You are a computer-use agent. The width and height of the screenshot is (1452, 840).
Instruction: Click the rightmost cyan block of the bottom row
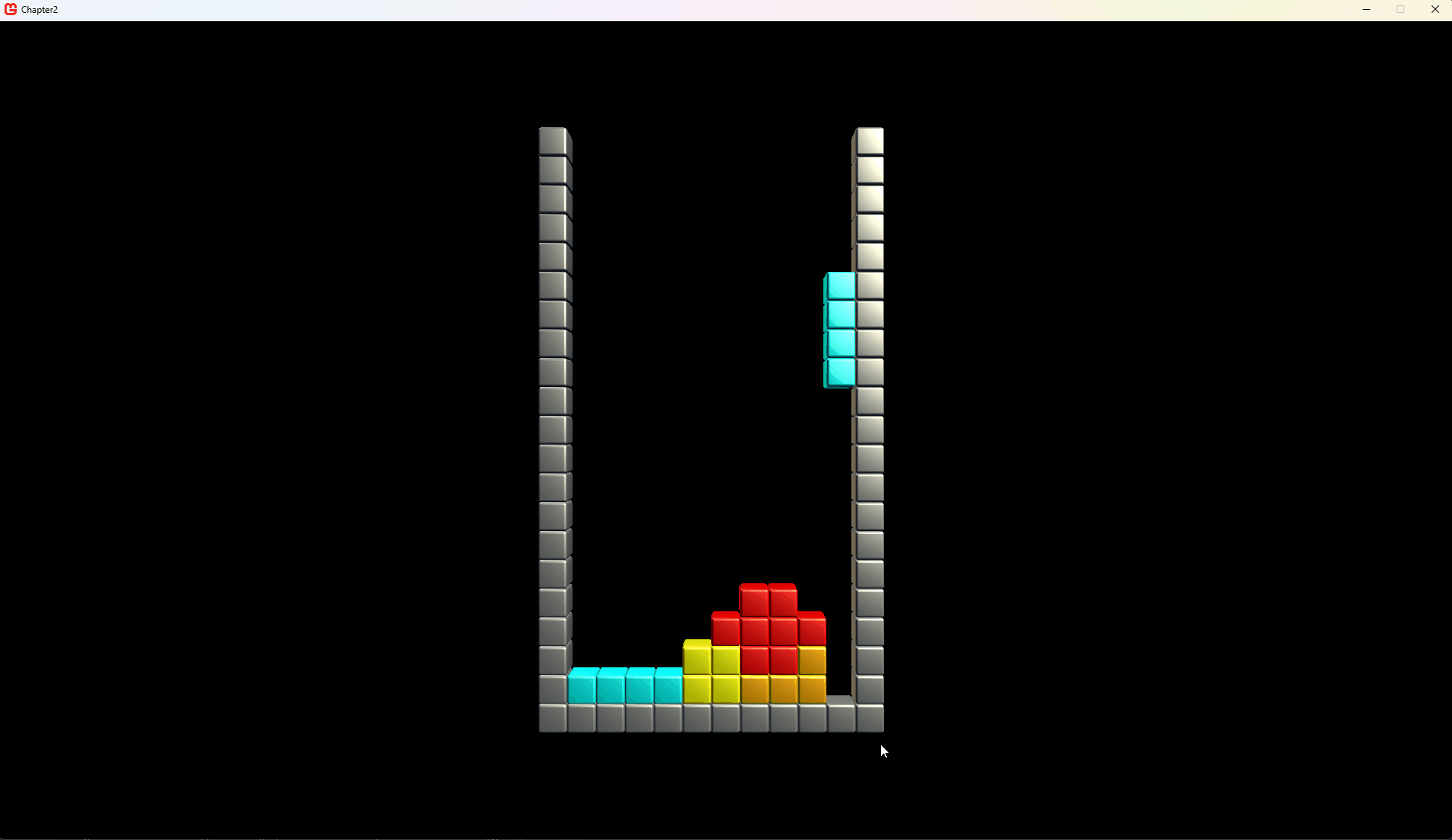point(667,684)
